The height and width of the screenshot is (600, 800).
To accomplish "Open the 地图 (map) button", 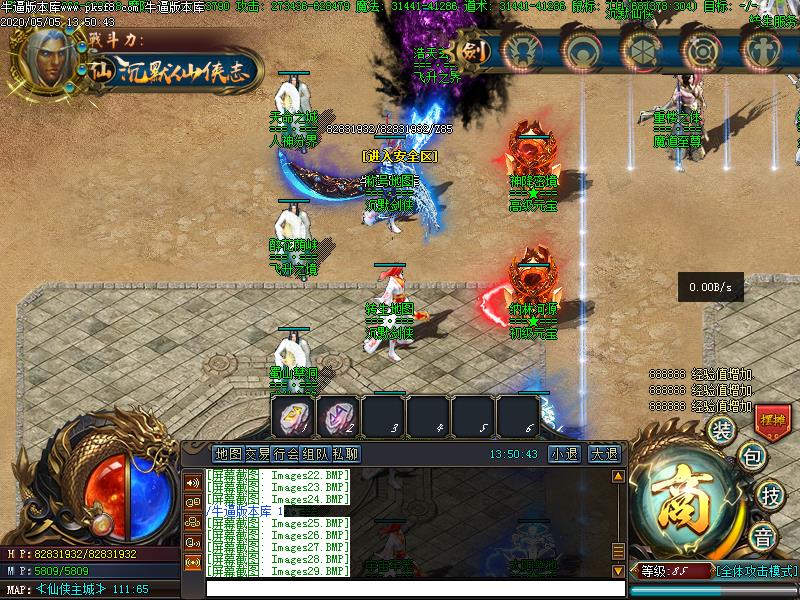I will coord(228,454).
